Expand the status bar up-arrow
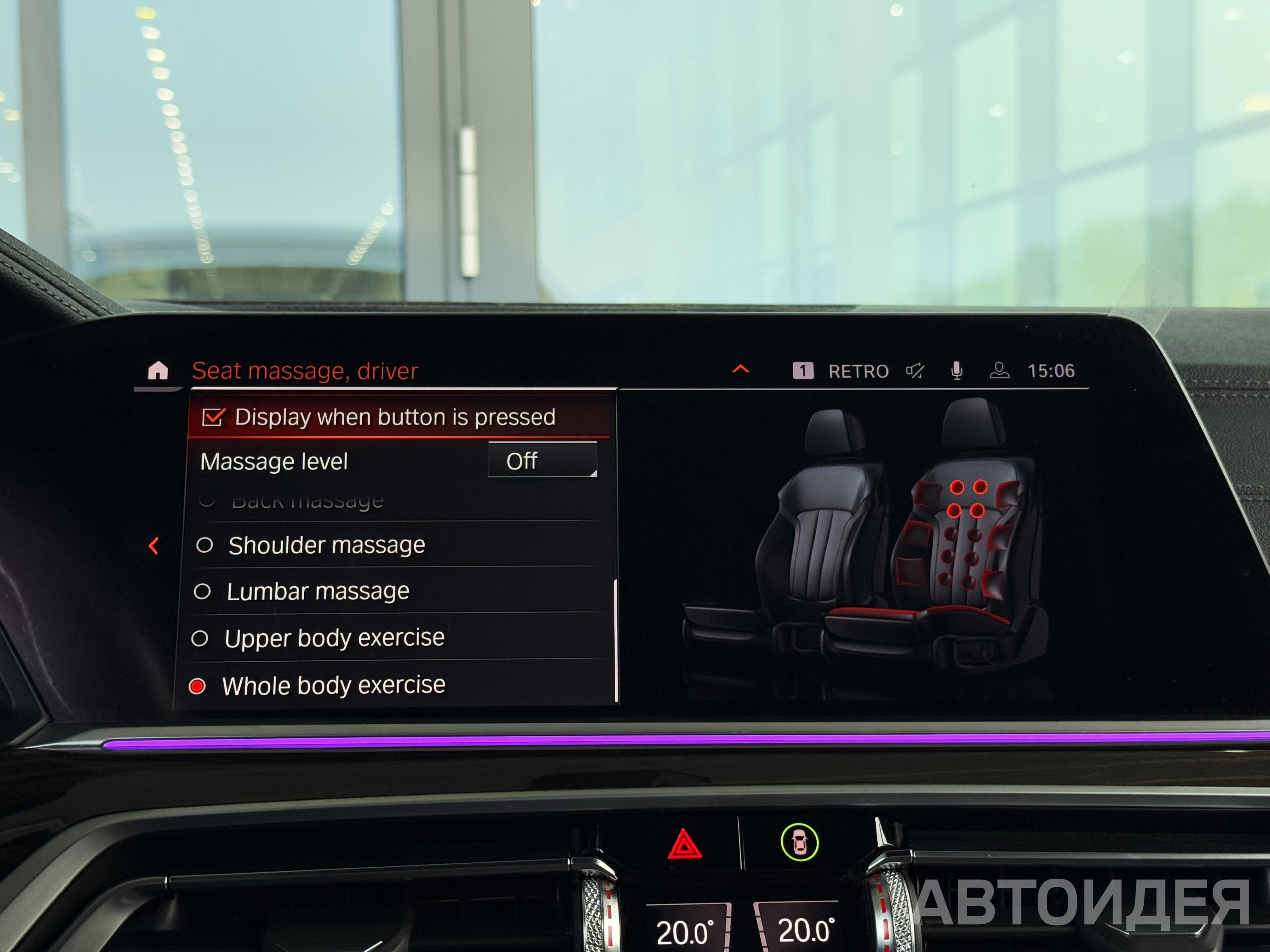 tap(741, 369)
